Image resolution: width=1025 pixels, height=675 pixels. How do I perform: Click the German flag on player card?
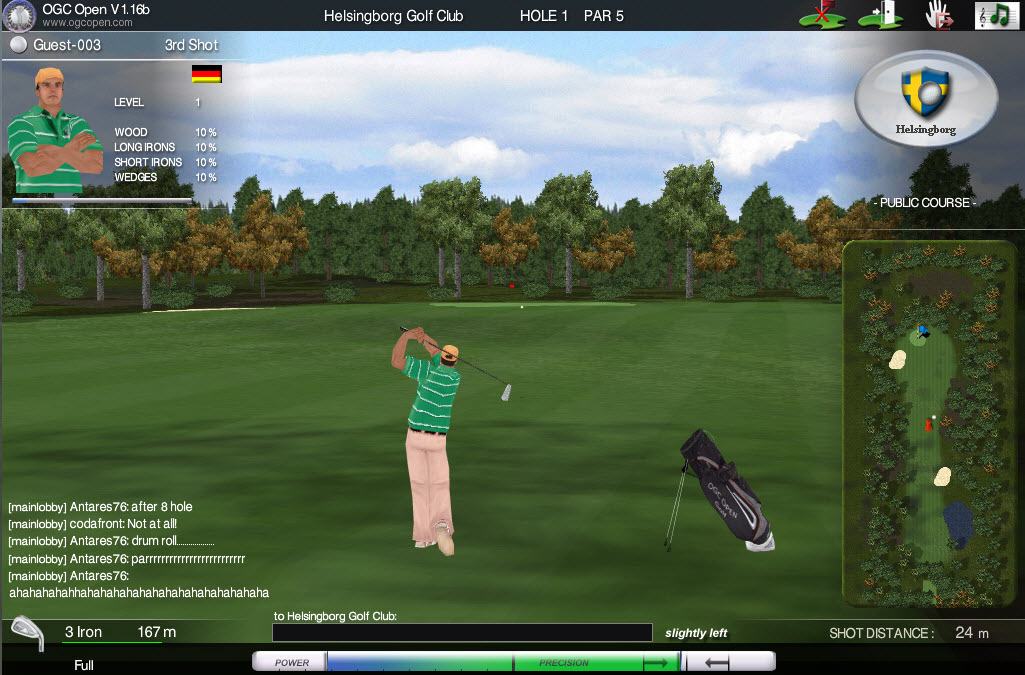point(206,74)
